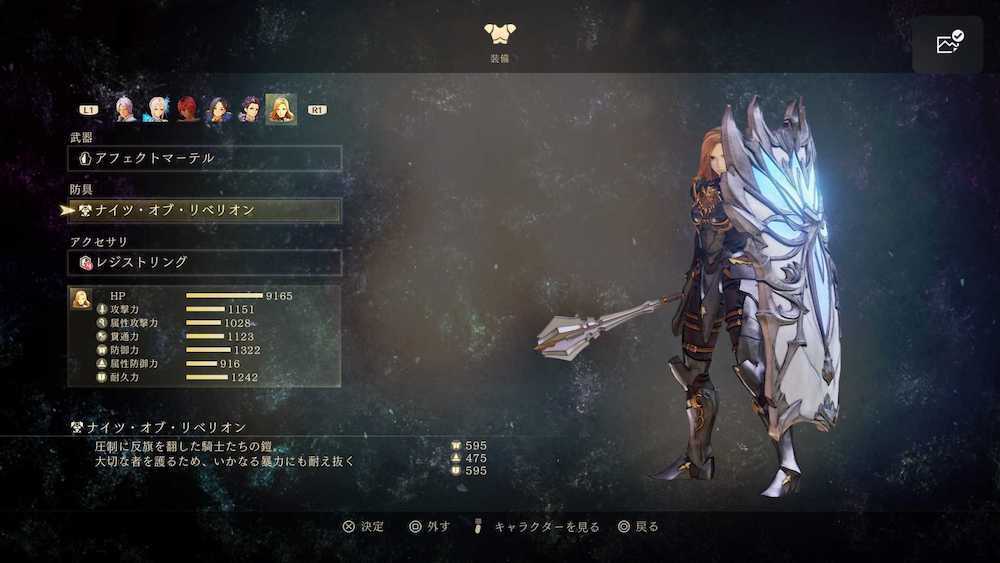Open the screenshot capture overlay icon

(948, 43)
